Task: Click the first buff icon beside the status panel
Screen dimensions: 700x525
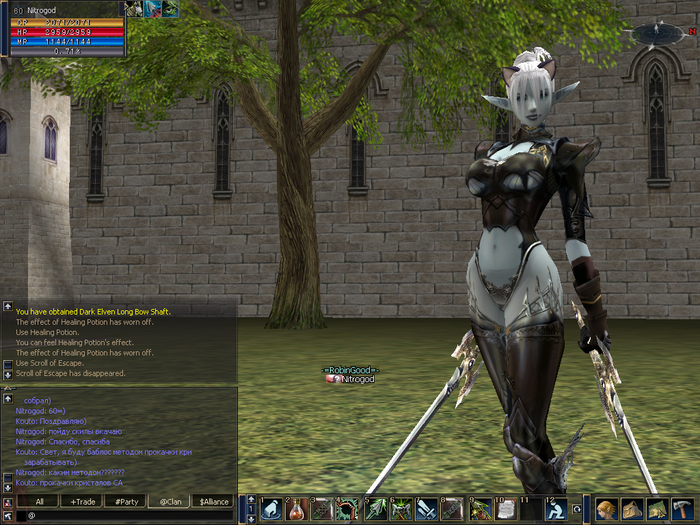Action: [x=133, y=9]
